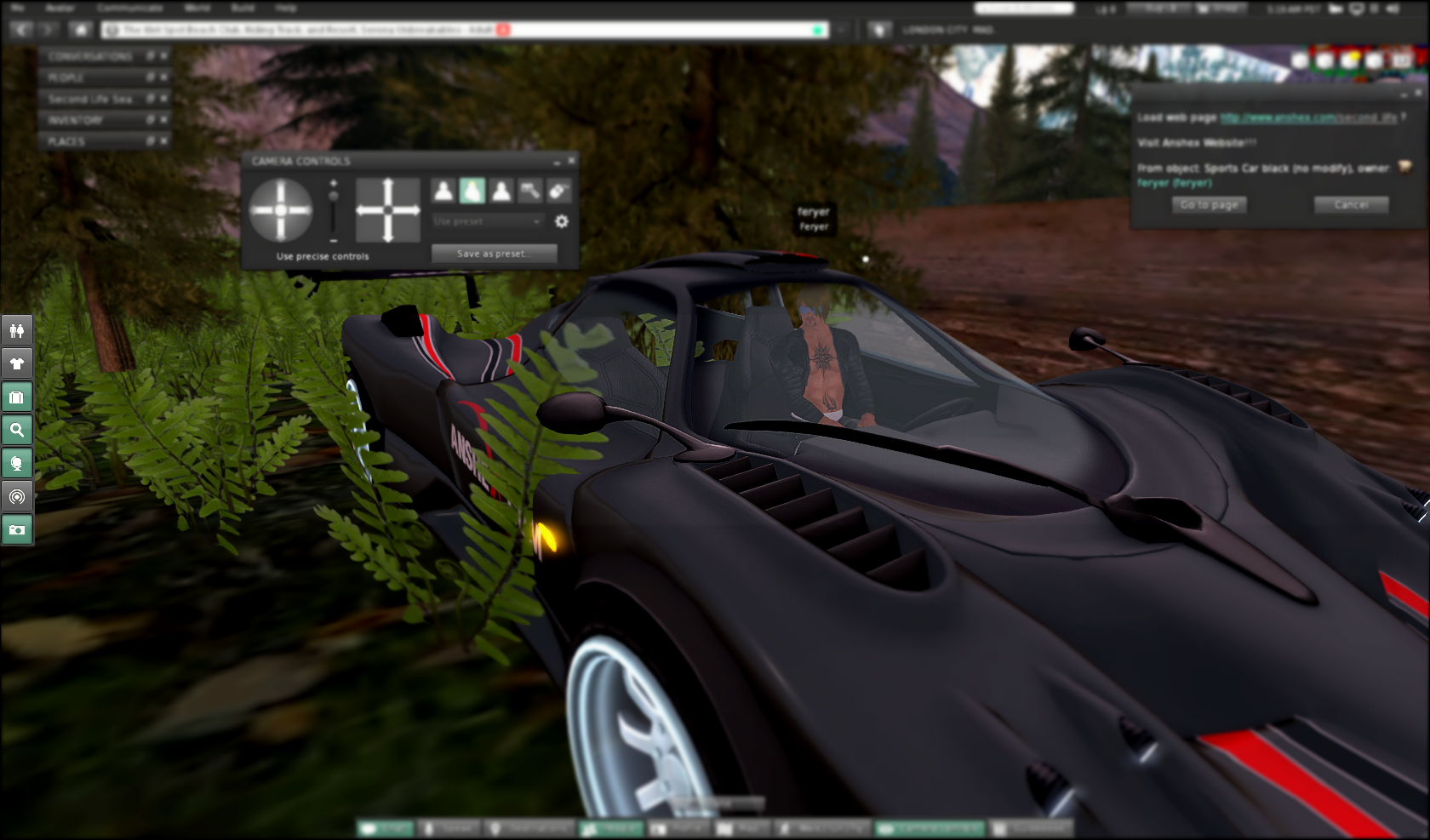Open the World menu
1430x840 pixels.
coord(197,8)
